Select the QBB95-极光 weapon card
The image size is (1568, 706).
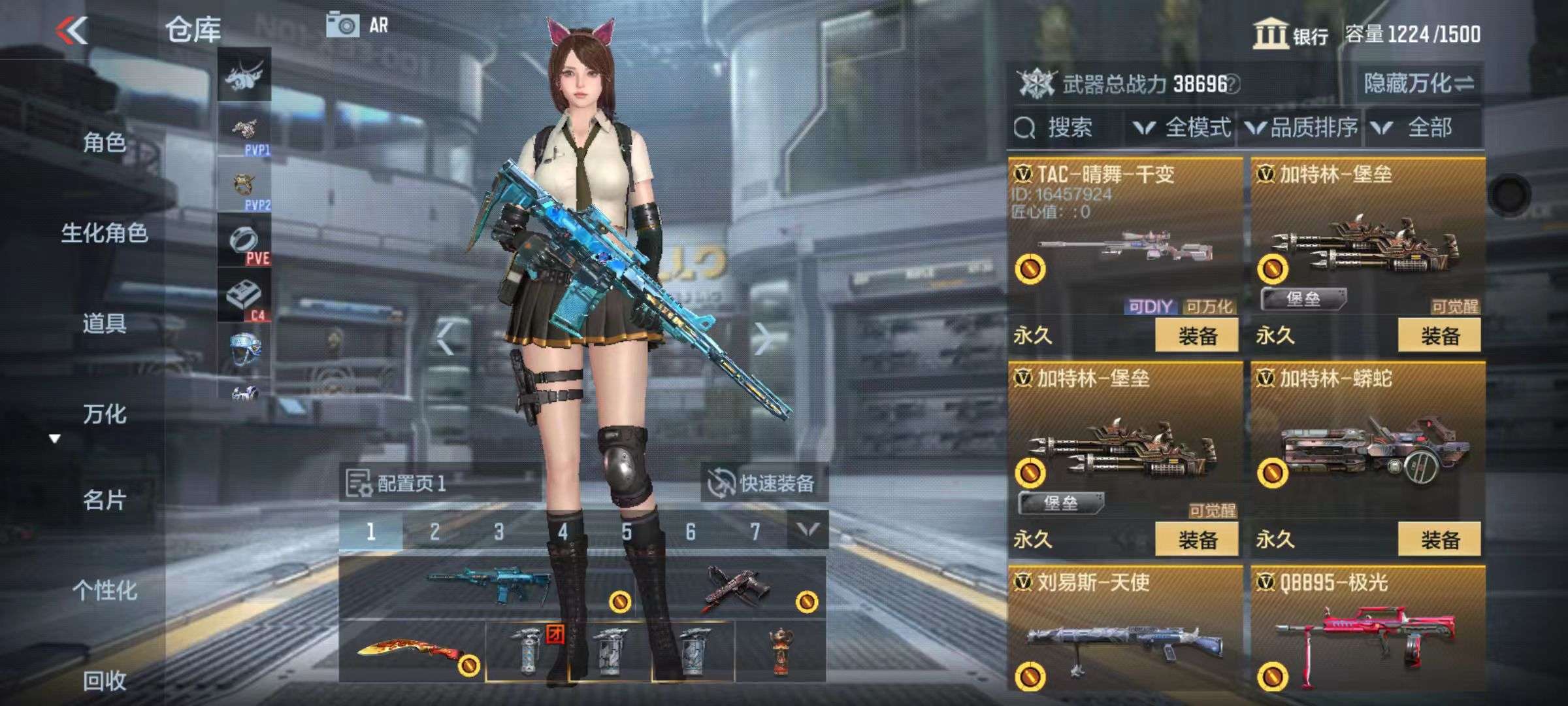1367,631
